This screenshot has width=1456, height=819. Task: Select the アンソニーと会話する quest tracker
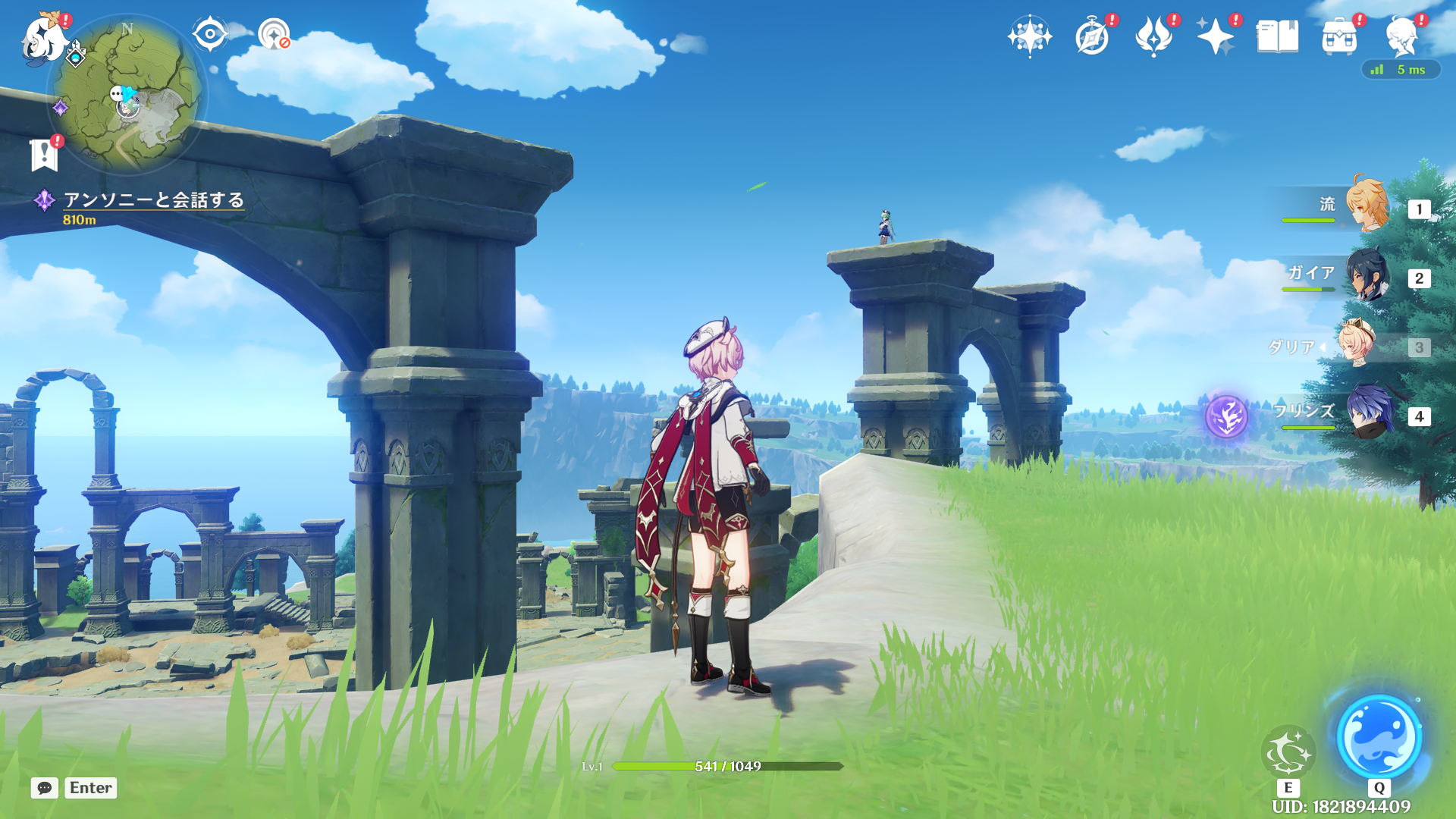(153, 200)
